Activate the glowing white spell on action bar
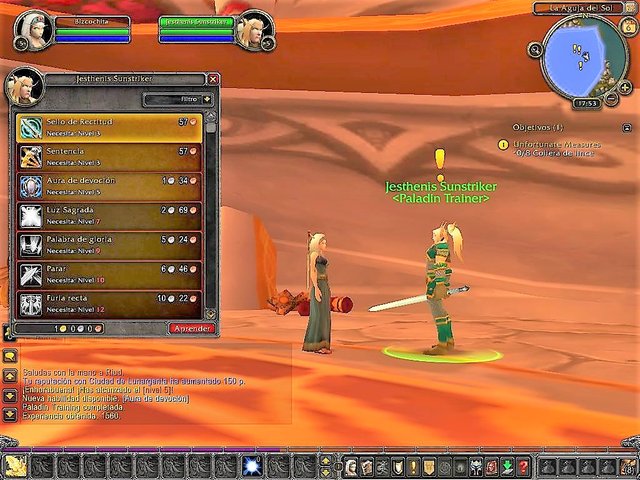 253,466
